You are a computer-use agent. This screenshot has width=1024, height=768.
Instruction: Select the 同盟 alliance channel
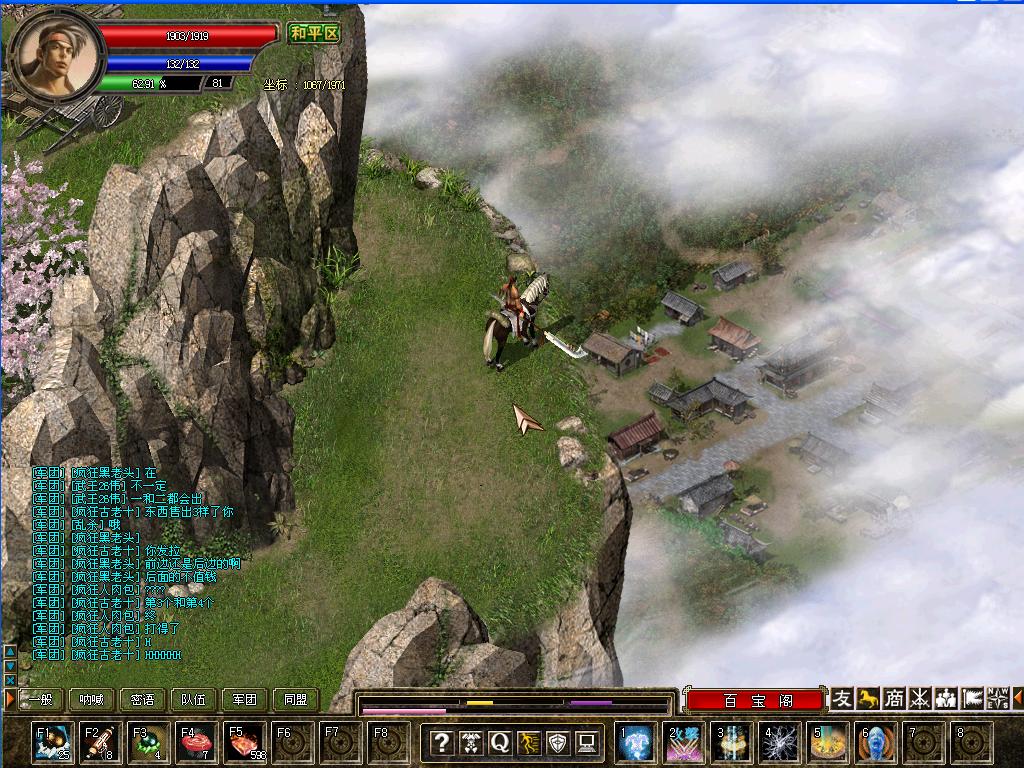[296, 700]
